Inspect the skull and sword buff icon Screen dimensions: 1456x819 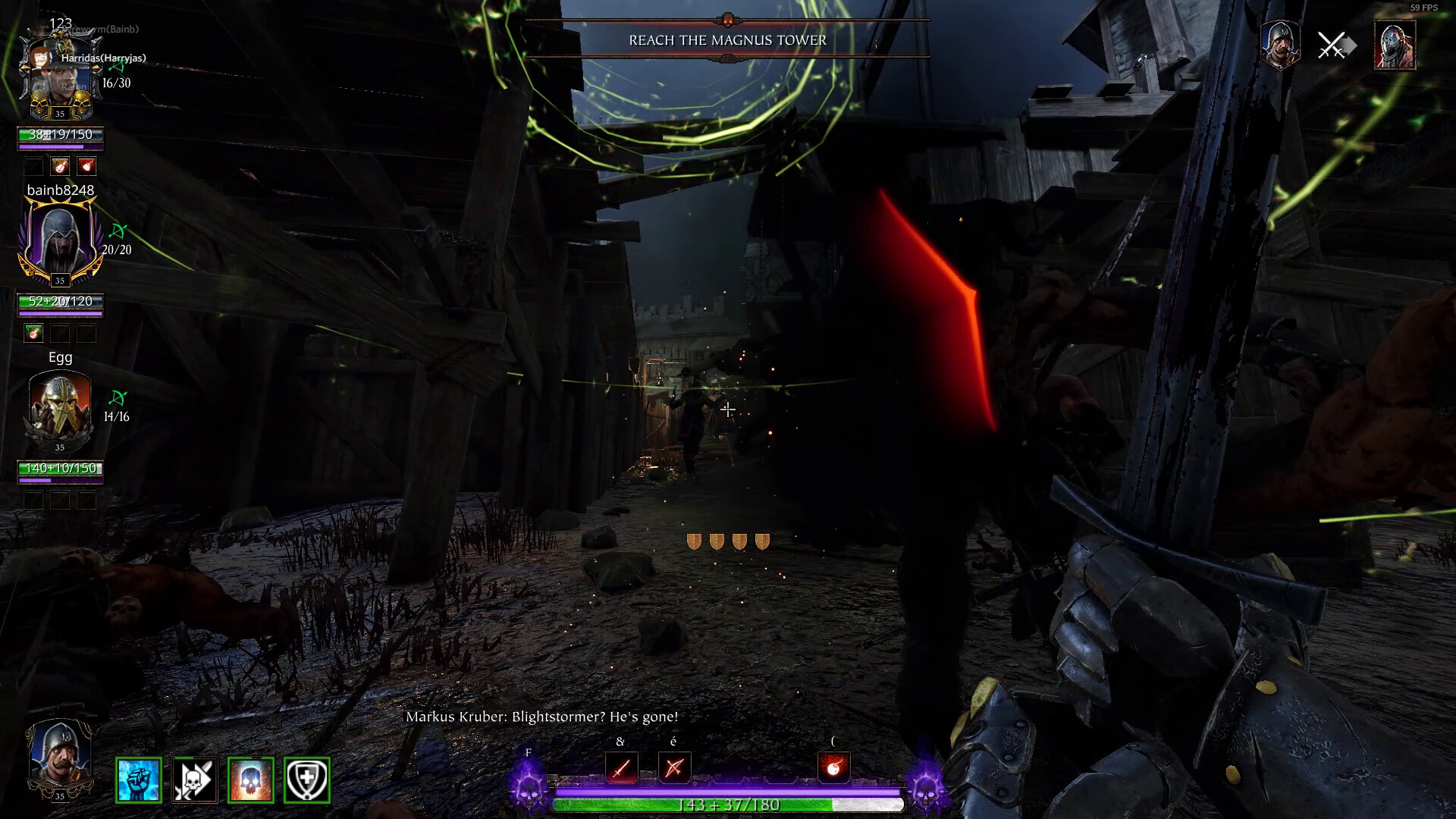(x=195, y=780)
